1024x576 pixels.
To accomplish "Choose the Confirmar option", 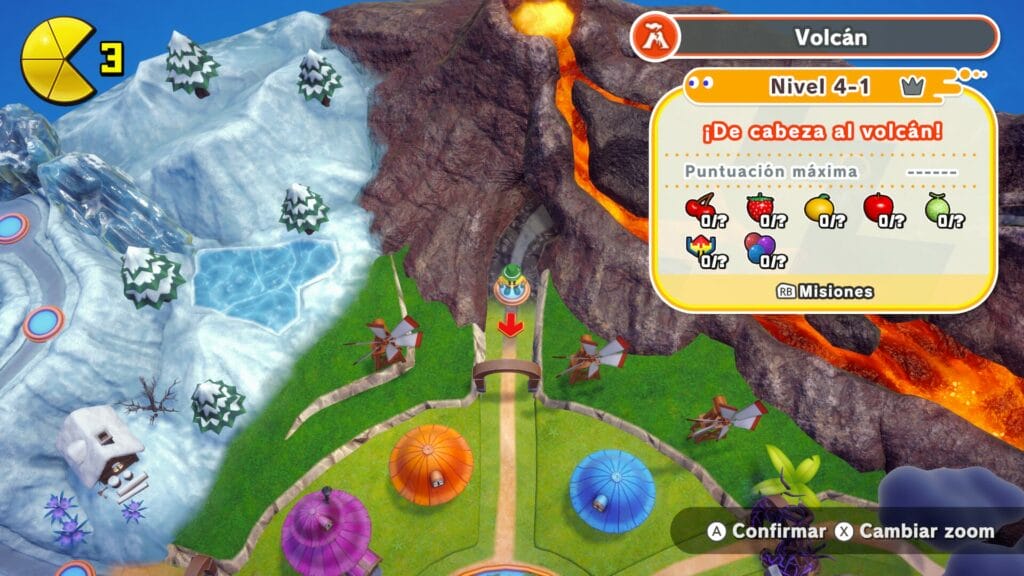I will 768,531.
